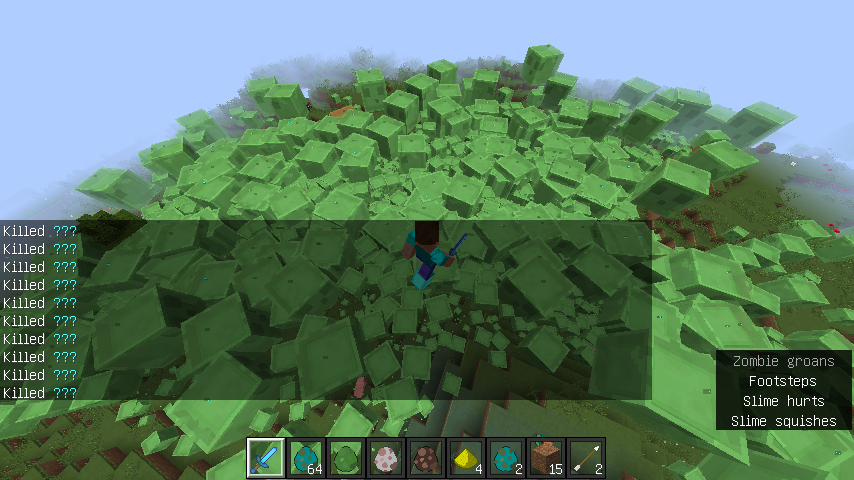Screen dimensions: 854x480
Task: Select the pink-spotted white spawn egg
Action: [386, 458]
